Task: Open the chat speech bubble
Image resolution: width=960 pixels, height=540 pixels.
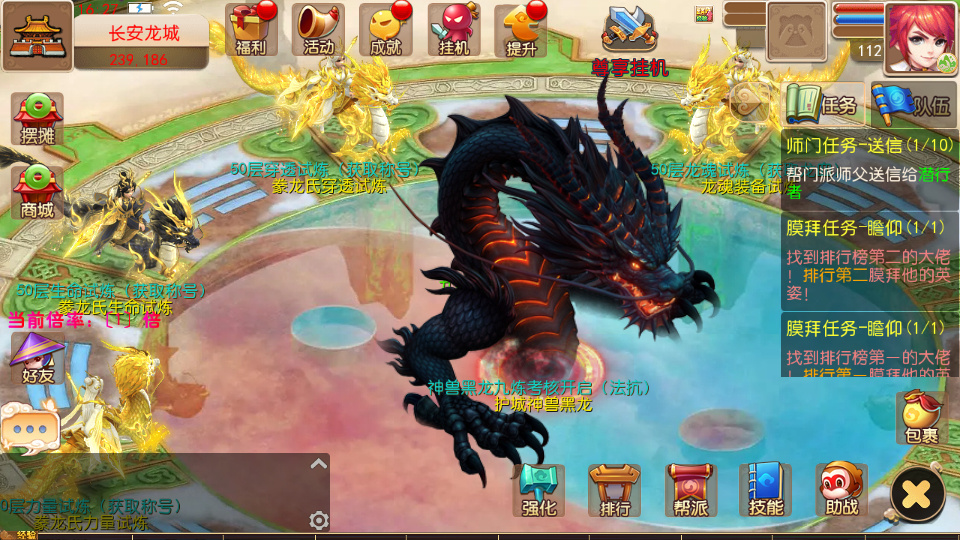Action: pos(29,428)
